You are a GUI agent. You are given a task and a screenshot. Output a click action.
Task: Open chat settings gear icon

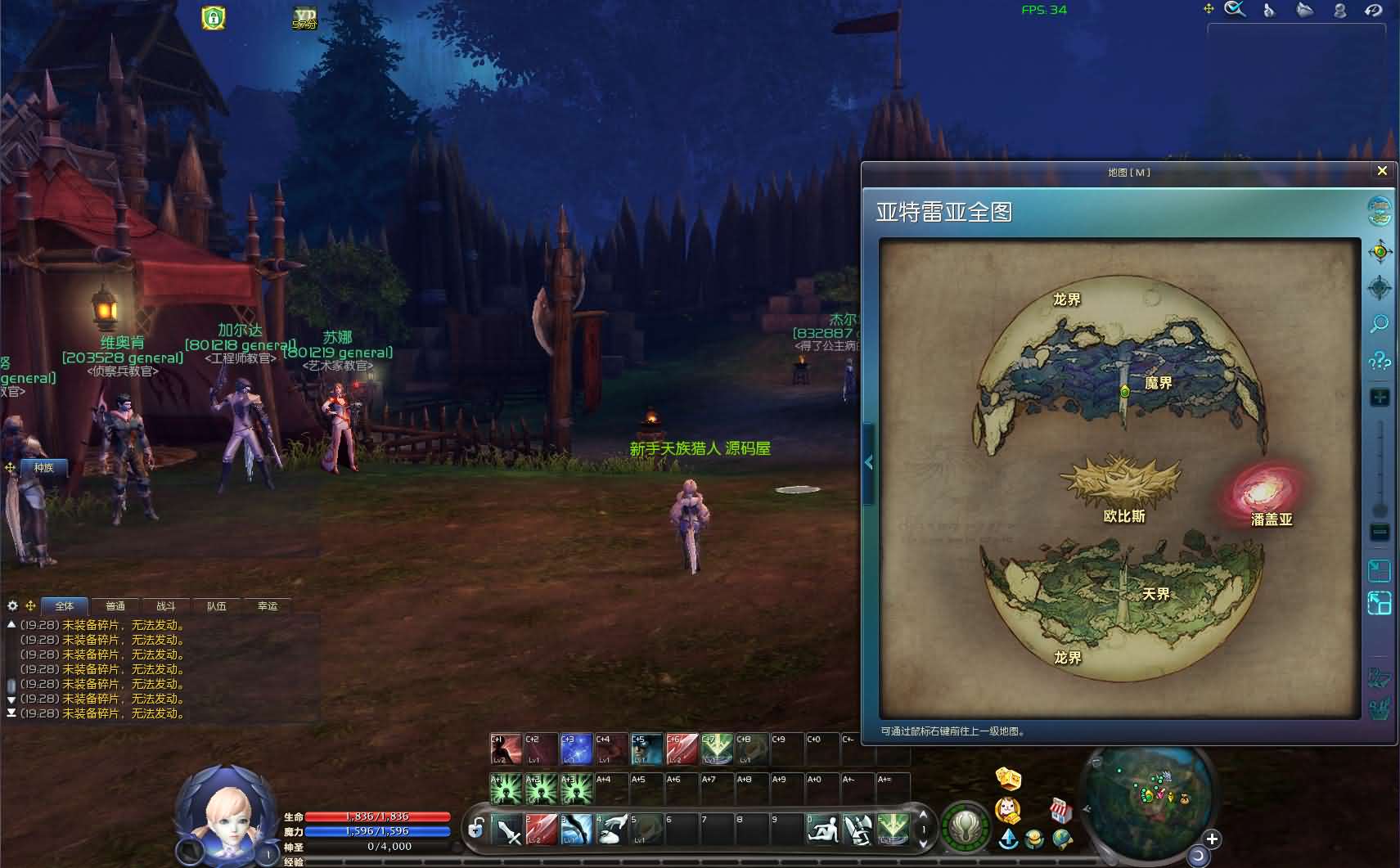coord(12,606)
